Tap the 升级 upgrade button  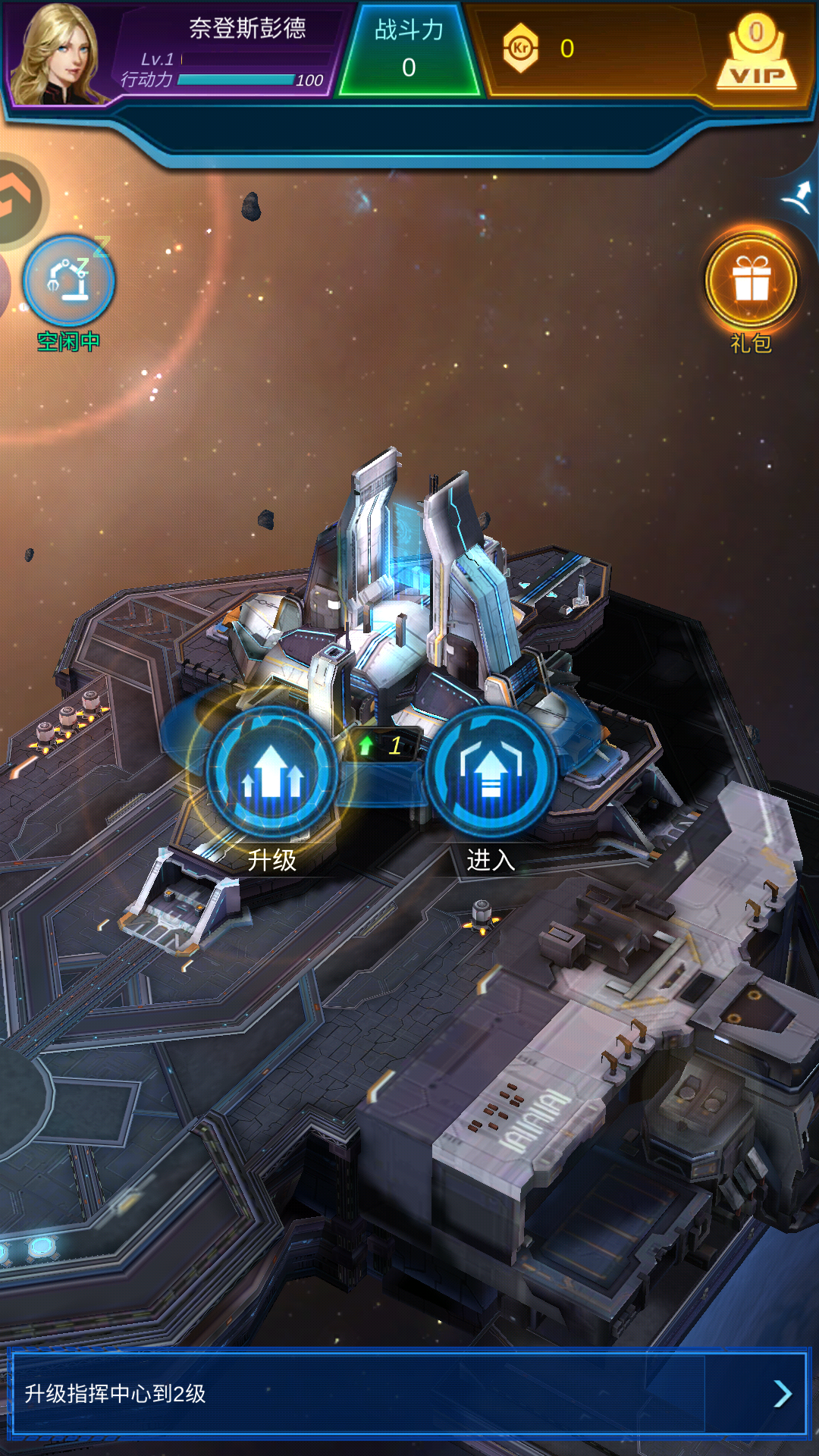[271, 773]
